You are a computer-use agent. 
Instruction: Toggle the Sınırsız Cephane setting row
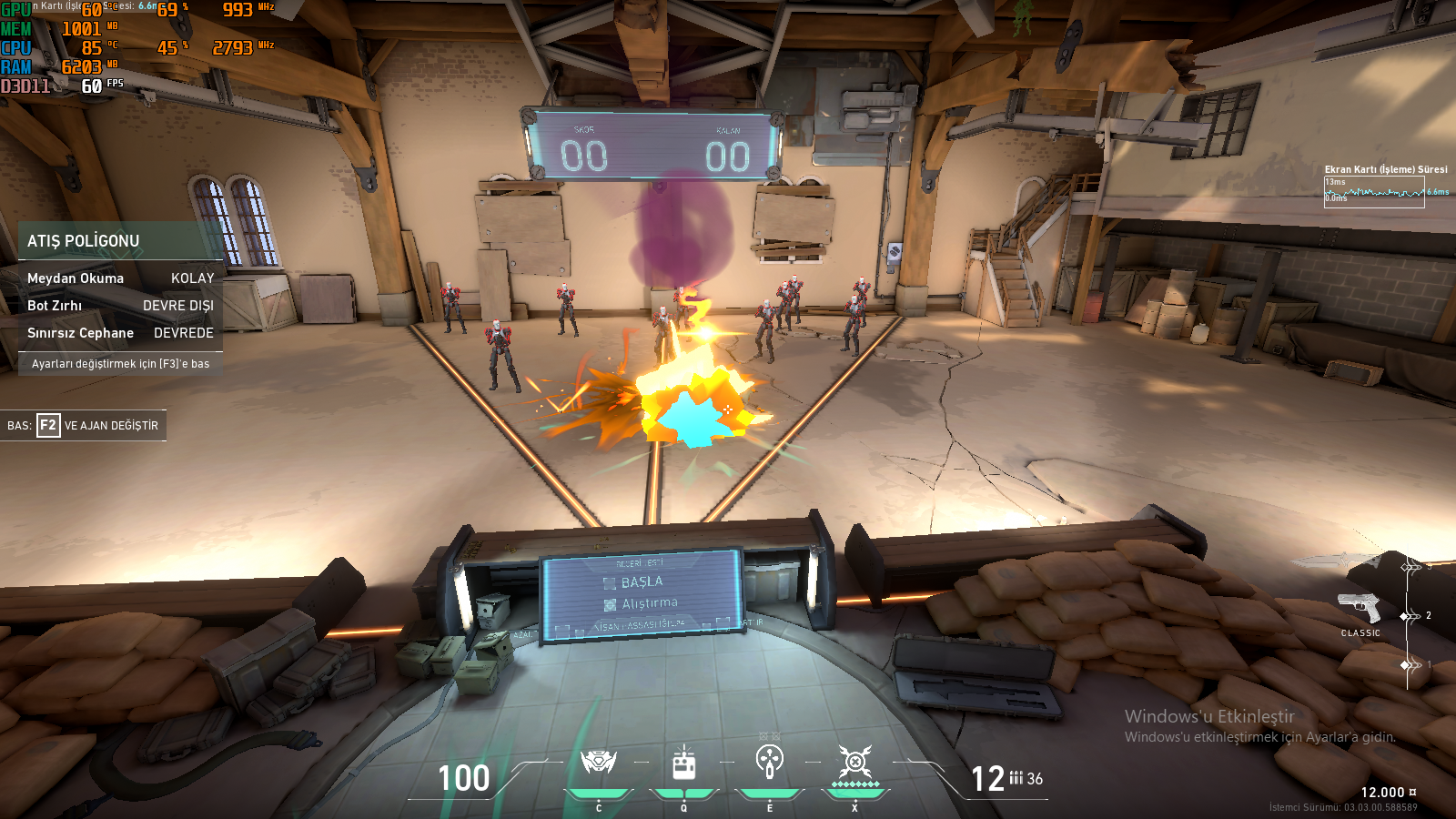(120, 333)
